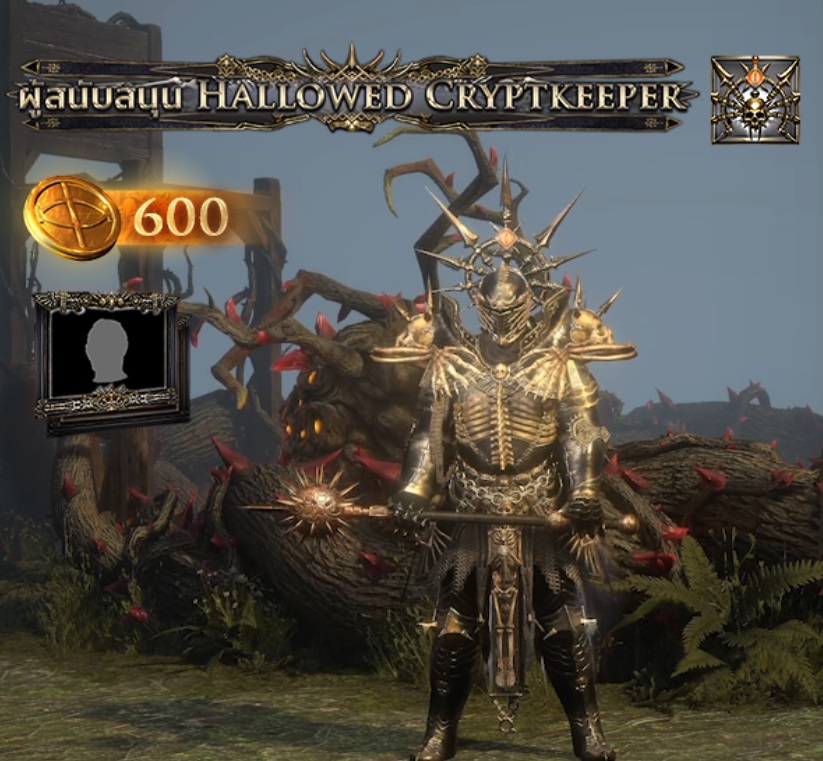Select the silhouette portrait frame
Screen dimensions: 823x761
106,359
